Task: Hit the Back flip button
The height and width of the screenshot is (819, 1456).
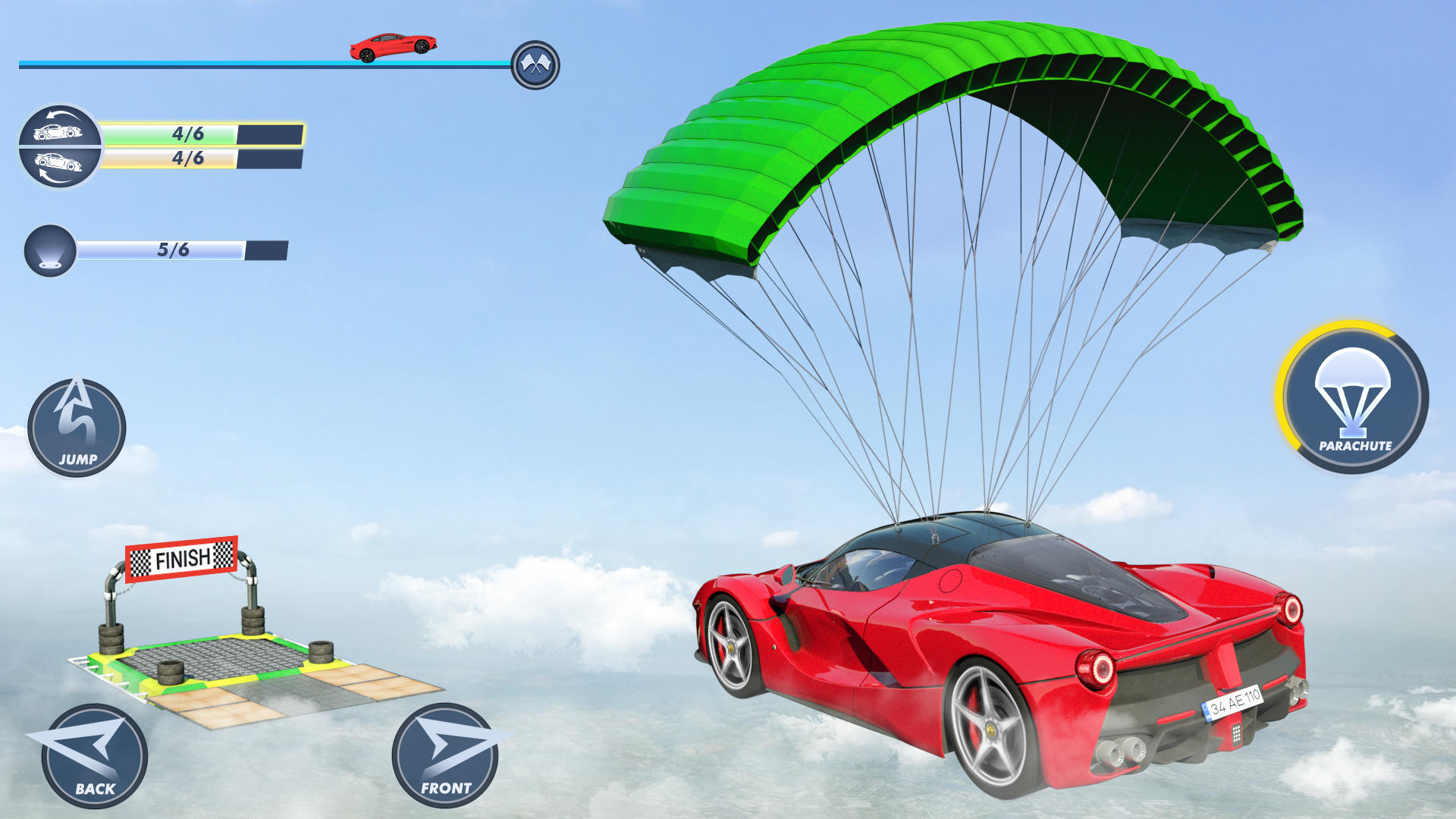Action: click(94, 756)
